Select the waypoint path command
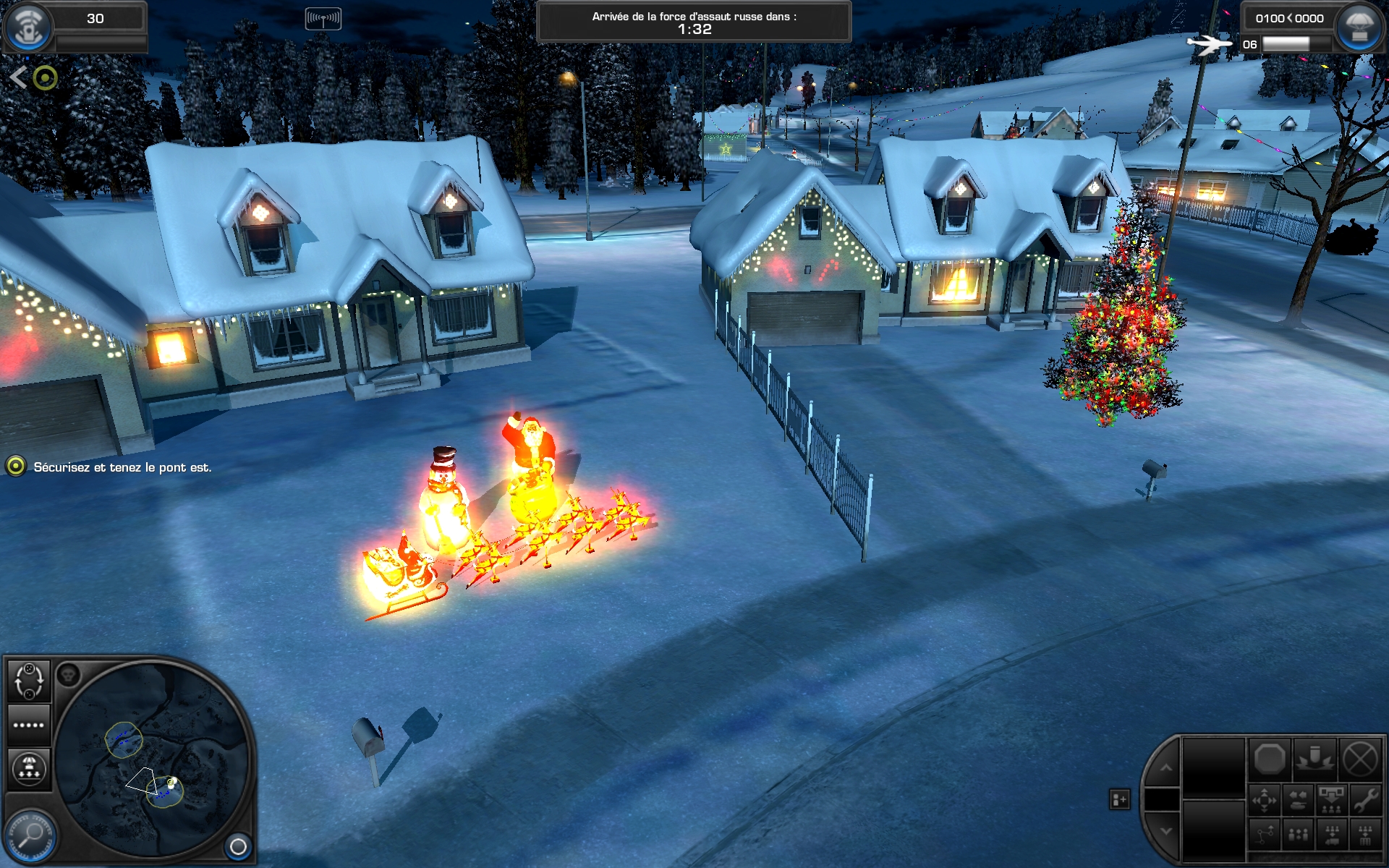1389x868 pixels. (x=1265, y=835)
